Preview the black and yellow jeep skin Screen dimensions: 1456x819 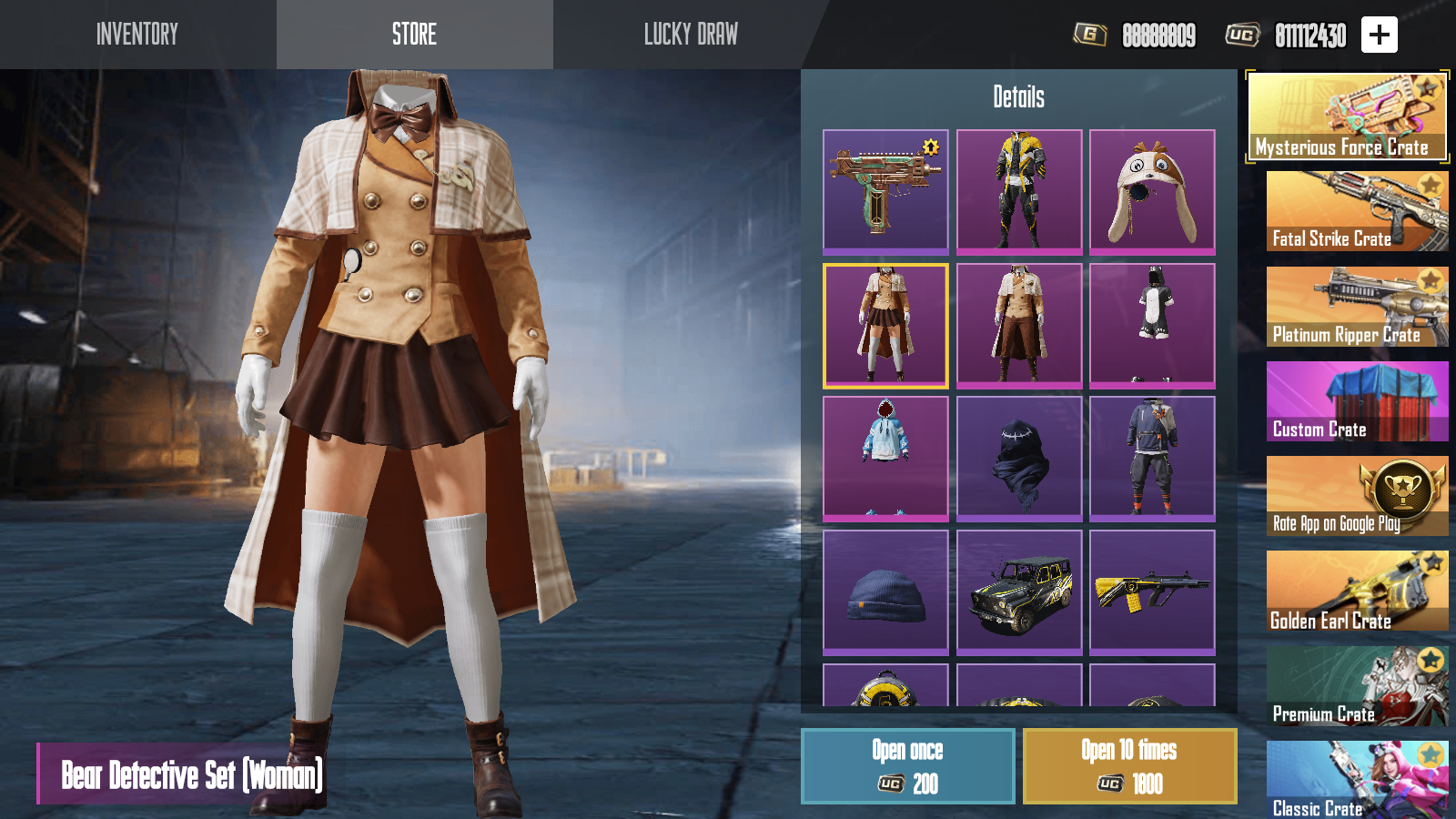1019,591
